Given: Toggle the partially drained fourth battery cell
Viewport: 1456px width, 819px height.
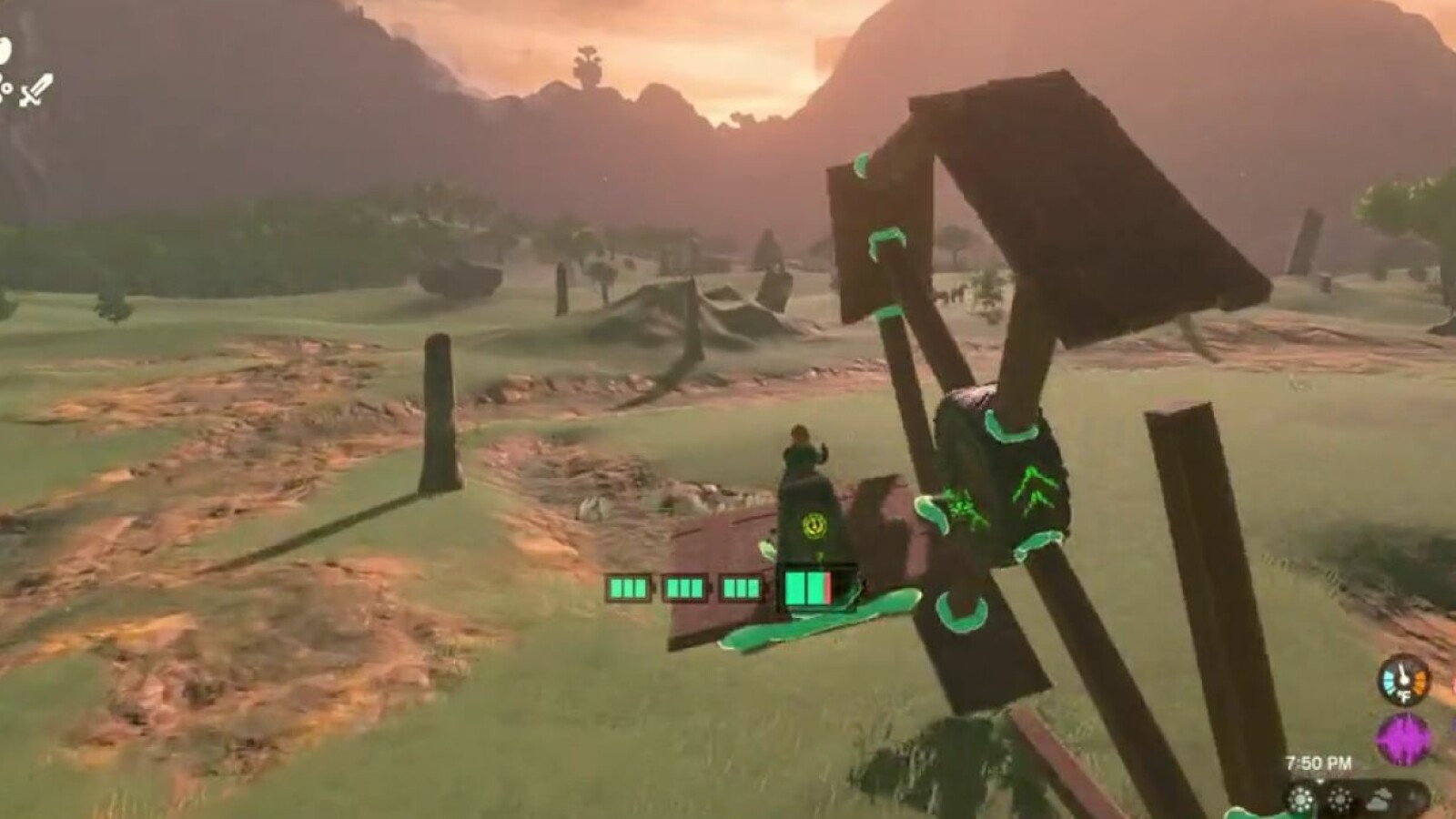Looking at the screenshot, I should click(808, 589).
